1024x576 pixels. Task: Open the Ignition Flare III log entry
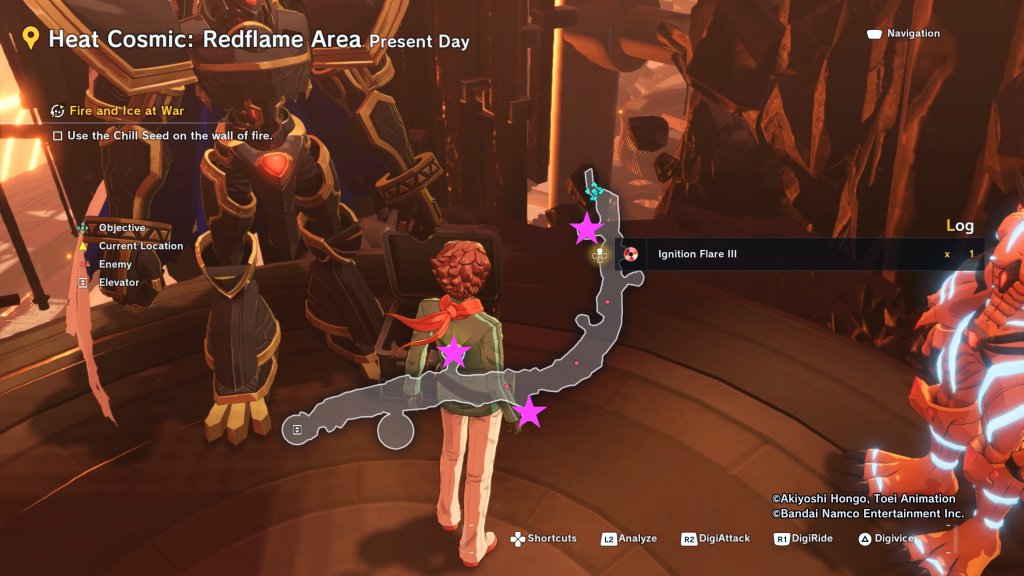[x=697, y=254]
